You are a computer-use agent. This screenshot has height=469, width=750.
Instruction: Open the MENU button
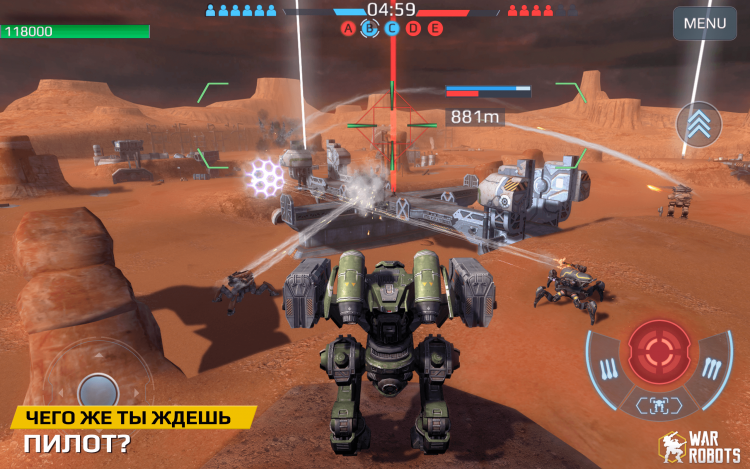pyautogui.click(x=704, y=22)
